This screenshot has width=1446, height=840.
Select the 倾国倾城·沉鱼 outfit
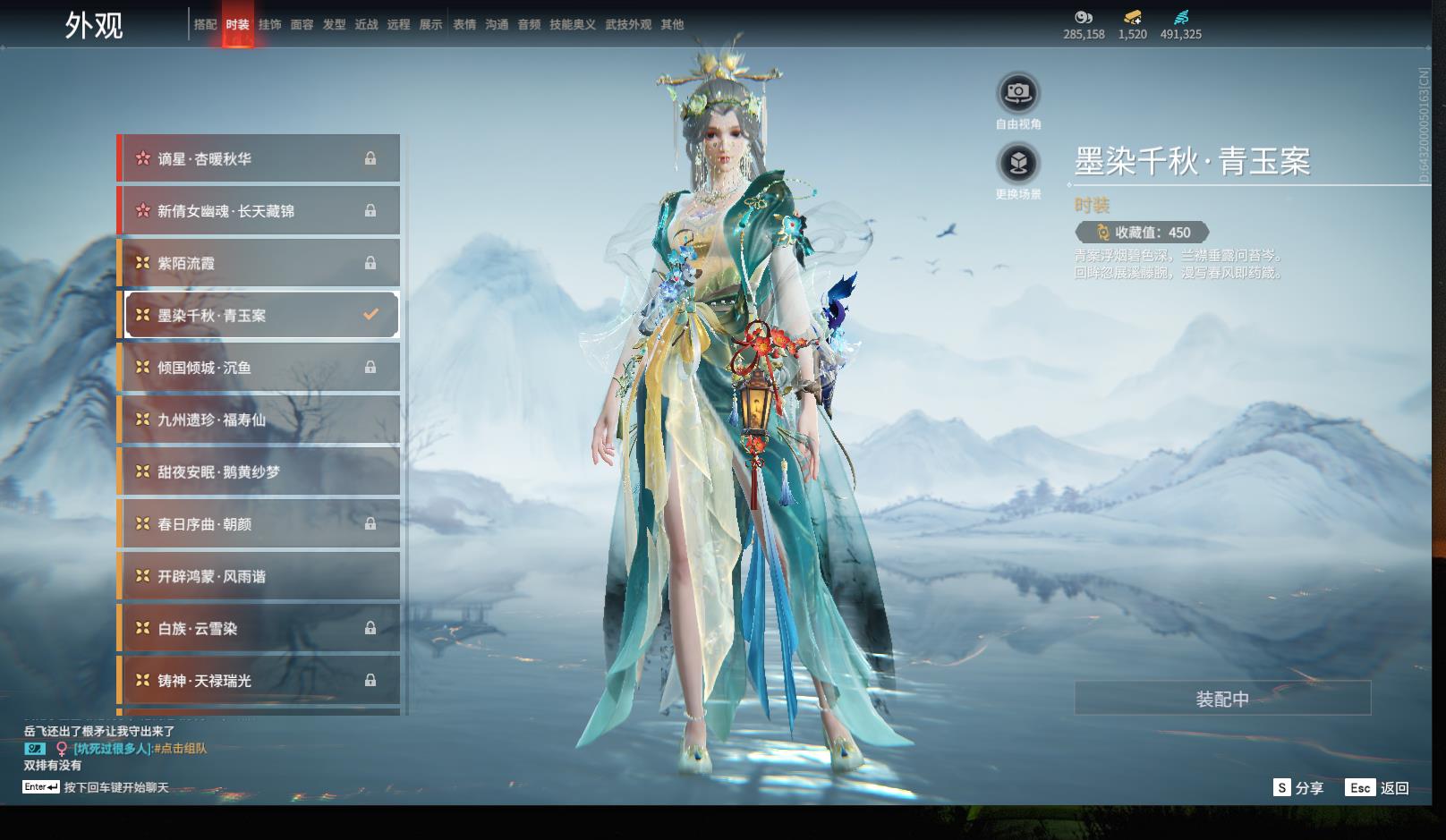click(259, 368)
